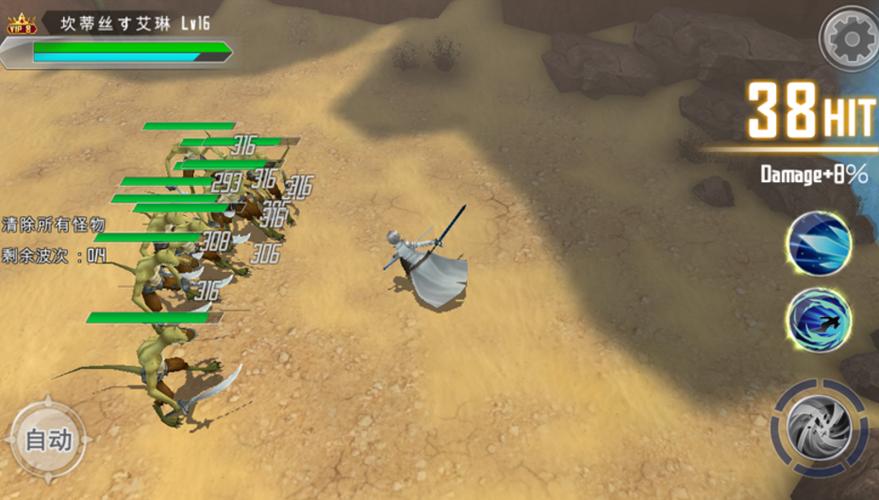Use the blue whirlwind dash skill
The height and width of the screenshot is (500, 879).
pos(818,319)
